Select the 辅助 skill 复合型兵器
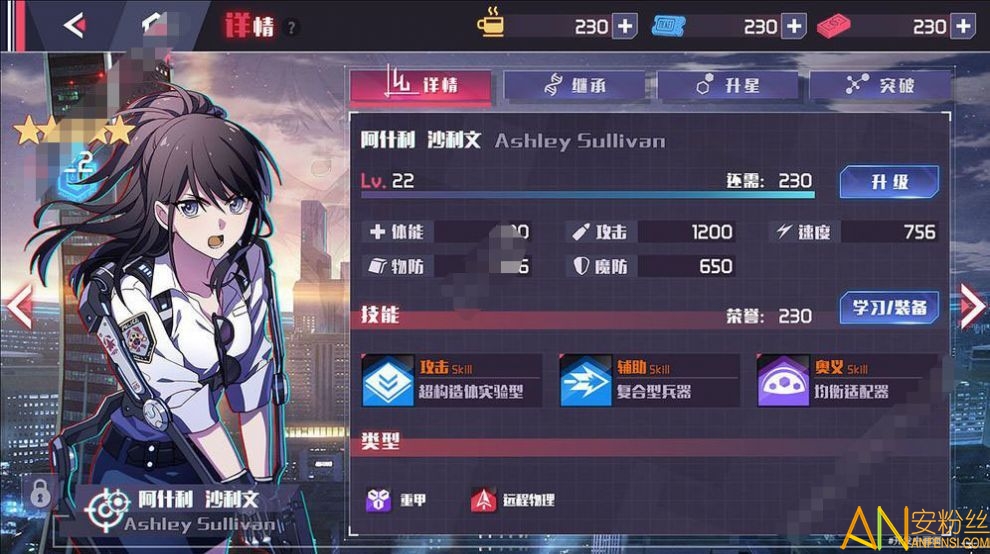 pyautogui.click(x=648, y=381)
